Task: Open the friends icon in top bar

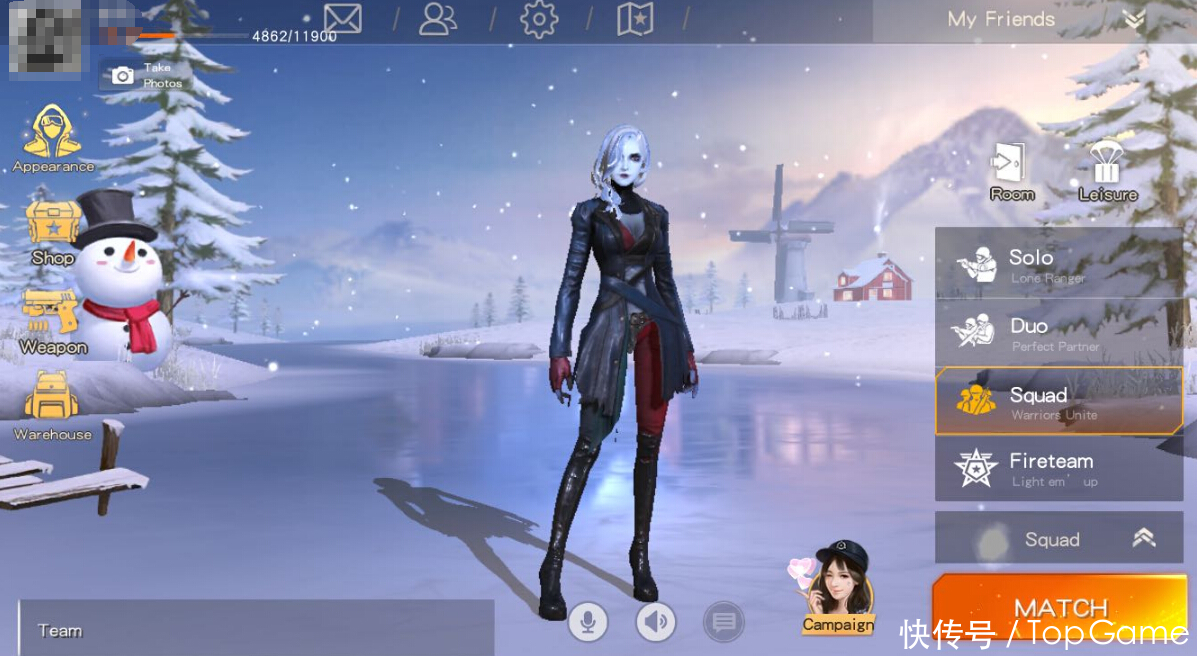Action: 438,19
